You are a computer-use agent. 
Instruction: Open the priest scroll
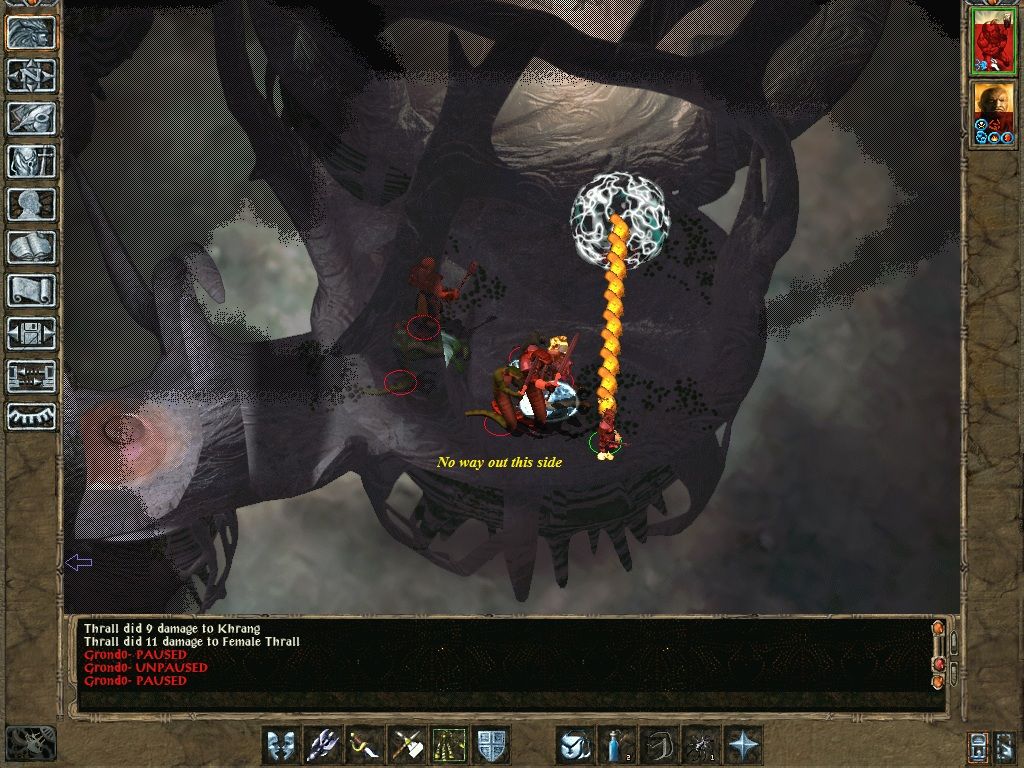coord(31,290)
